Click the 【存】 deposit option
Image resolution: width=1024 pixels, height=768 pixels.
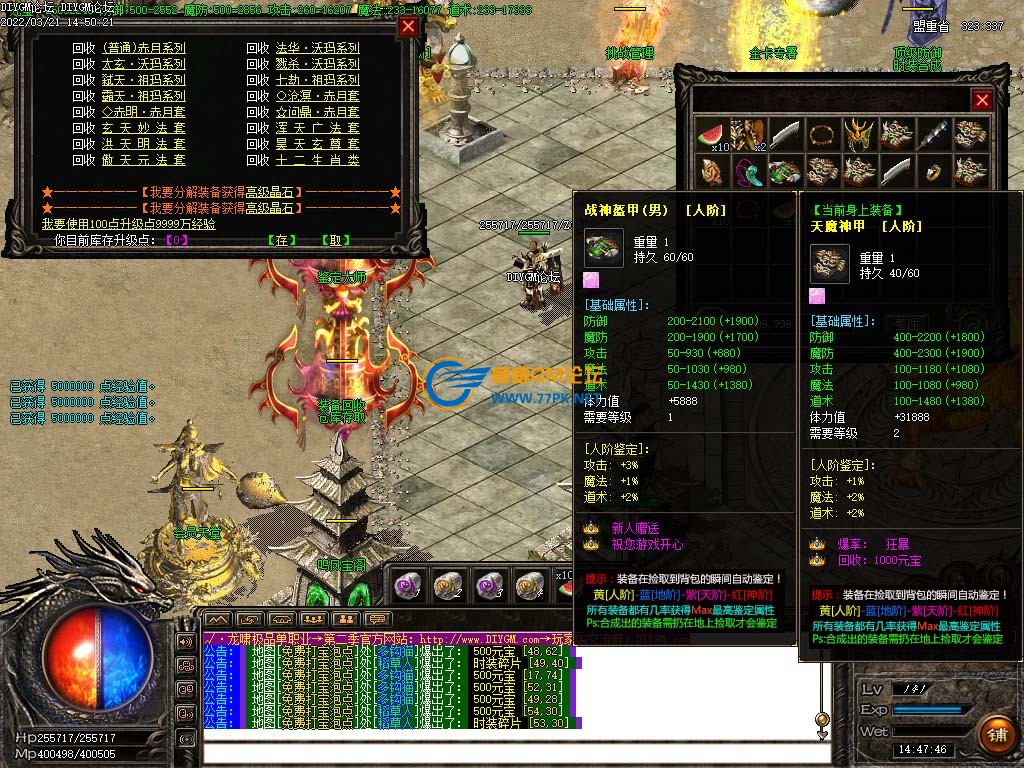tap(281, 240)
